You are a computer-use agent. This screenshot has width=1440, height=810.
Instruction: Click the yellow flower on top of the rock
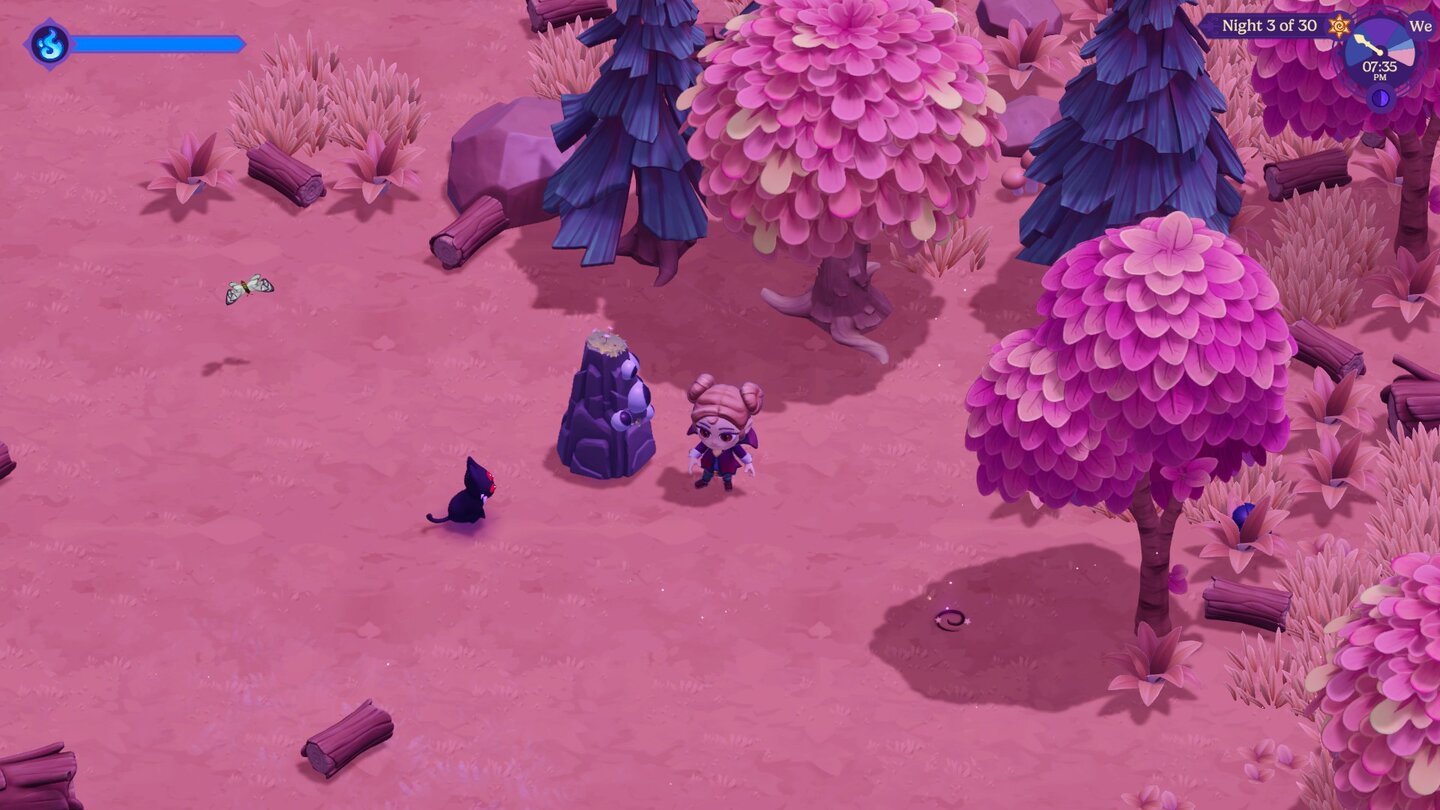(x=606, y=342)
